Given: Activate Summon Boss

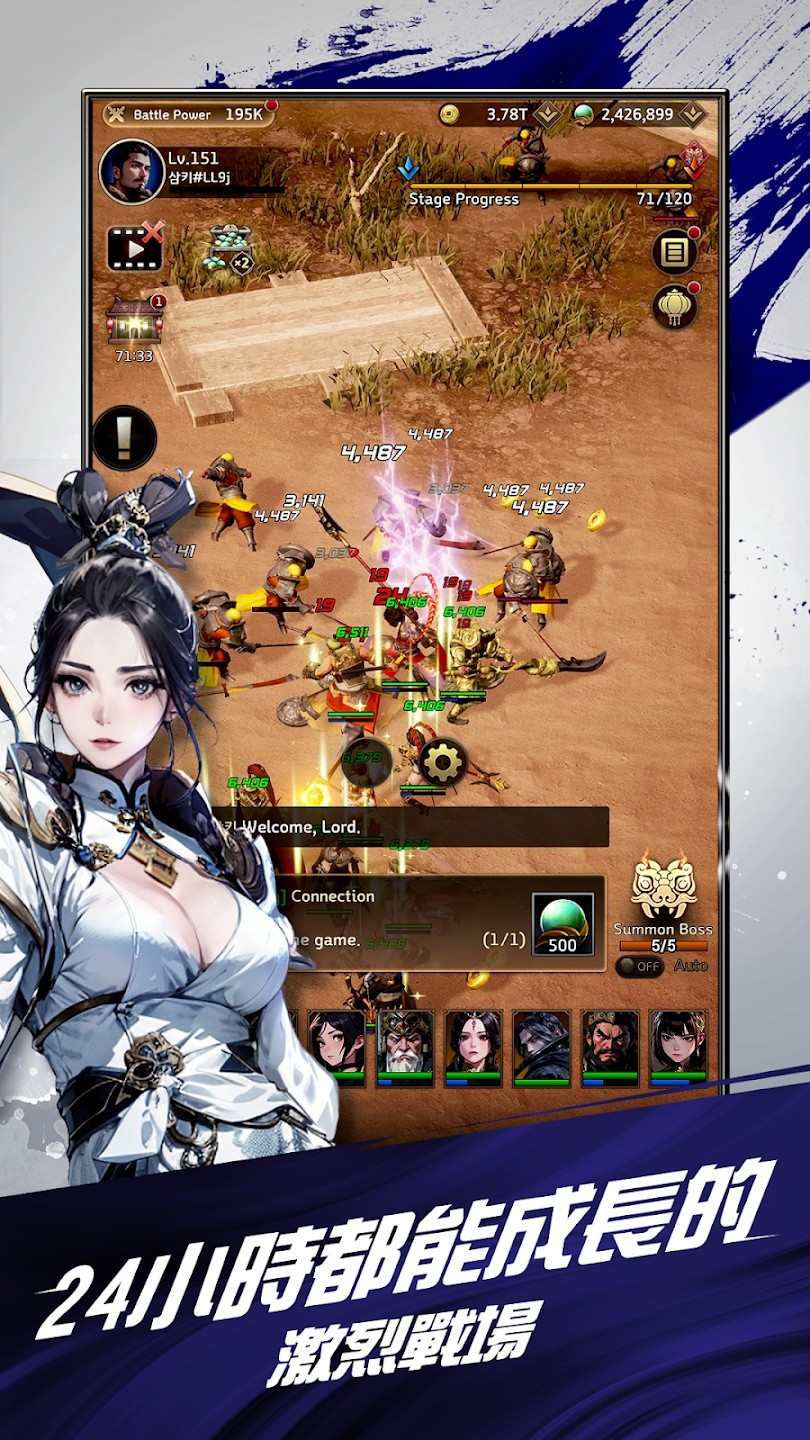Looking at the screenshot, I should [x=662, y=895].
